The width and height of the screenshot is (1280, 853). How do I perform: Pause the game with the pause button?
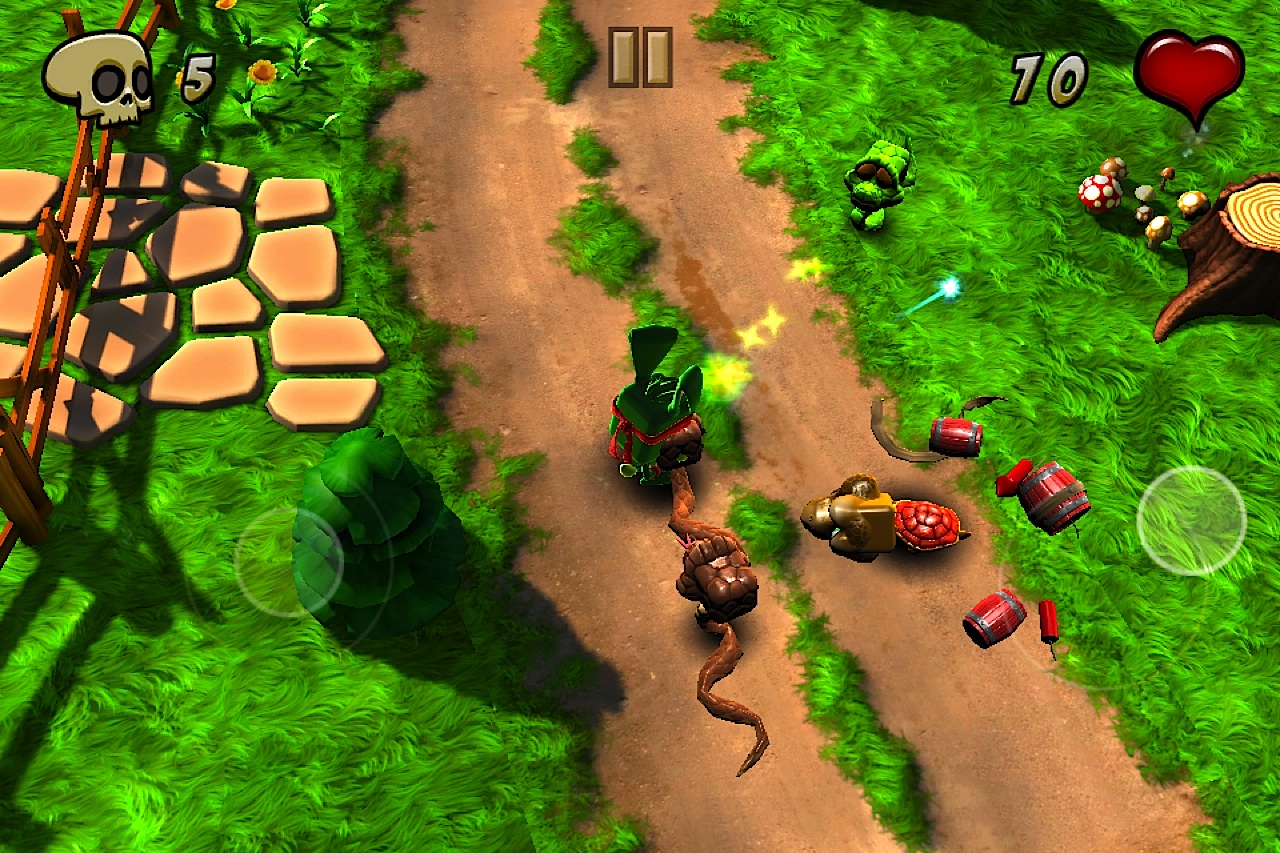click(x=640, y=57)
